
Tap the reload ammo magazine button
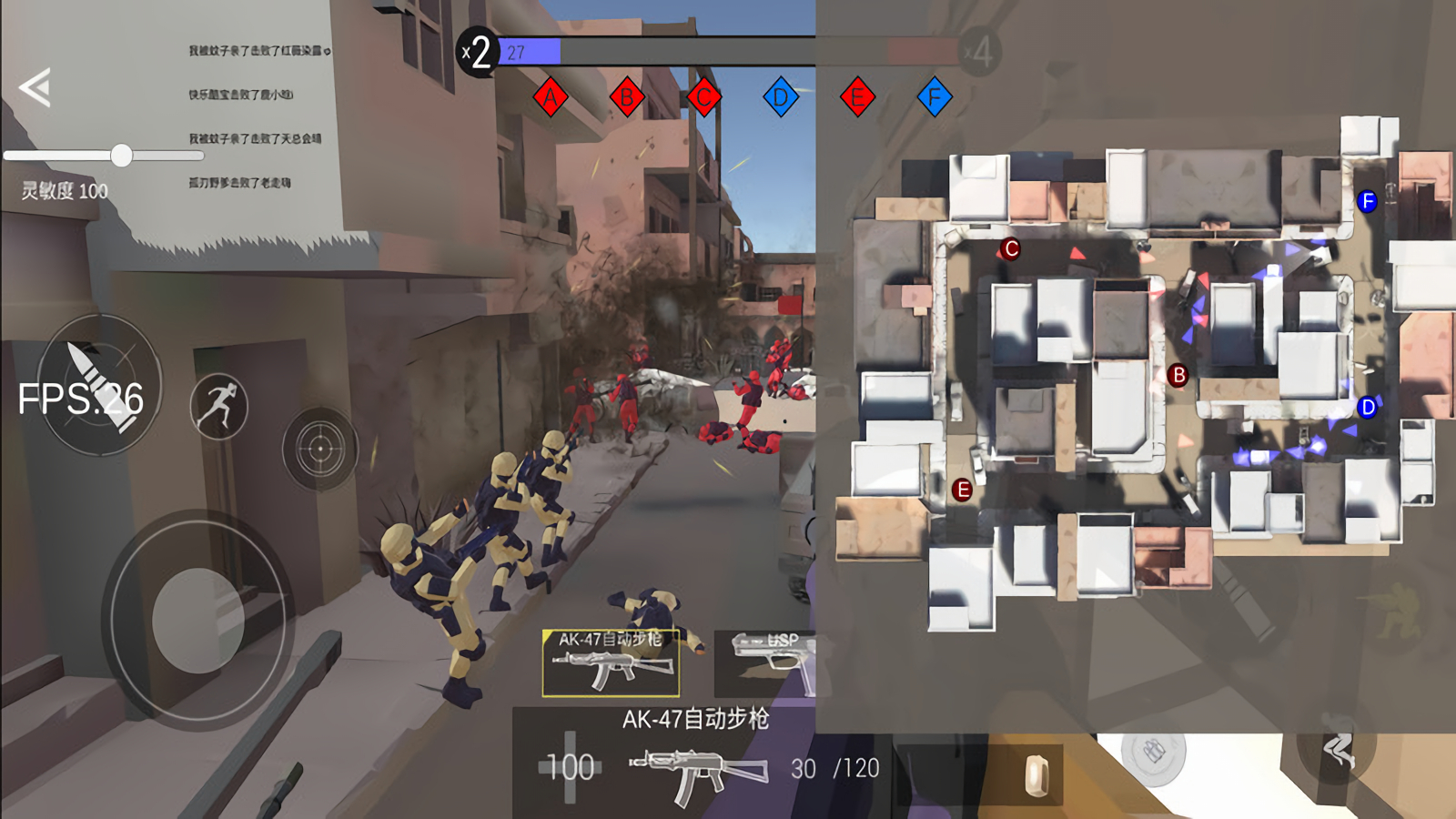click(1037, 774)
